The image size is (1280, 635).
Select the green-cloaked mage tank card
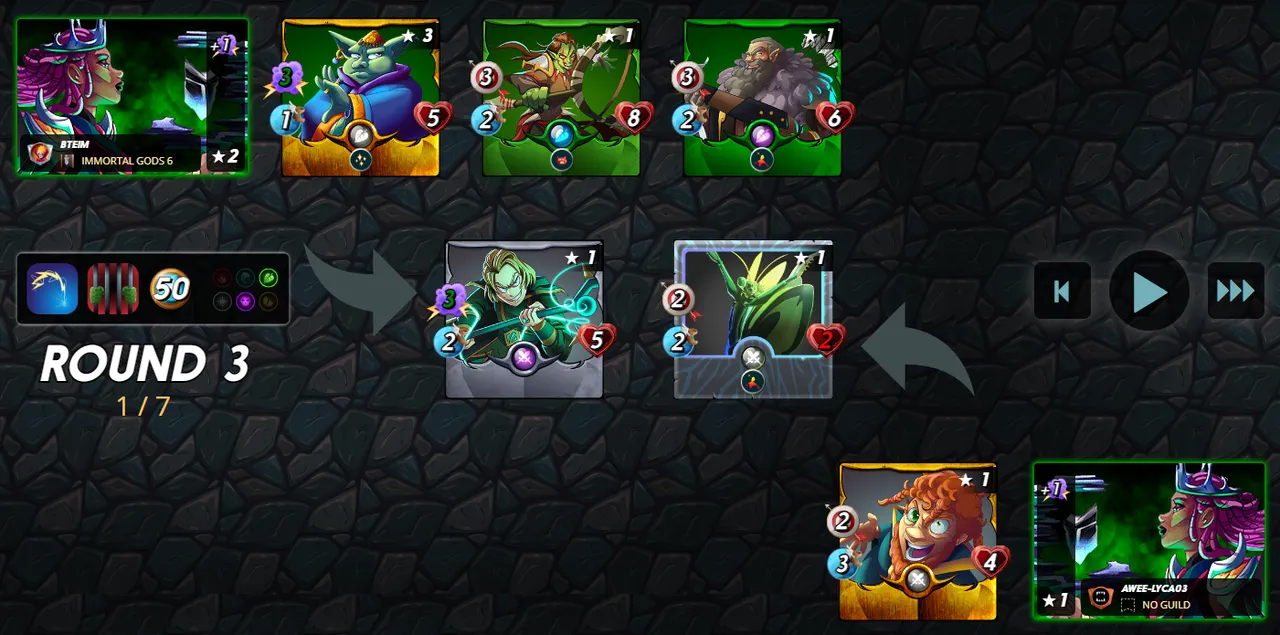tap(524, 319)
